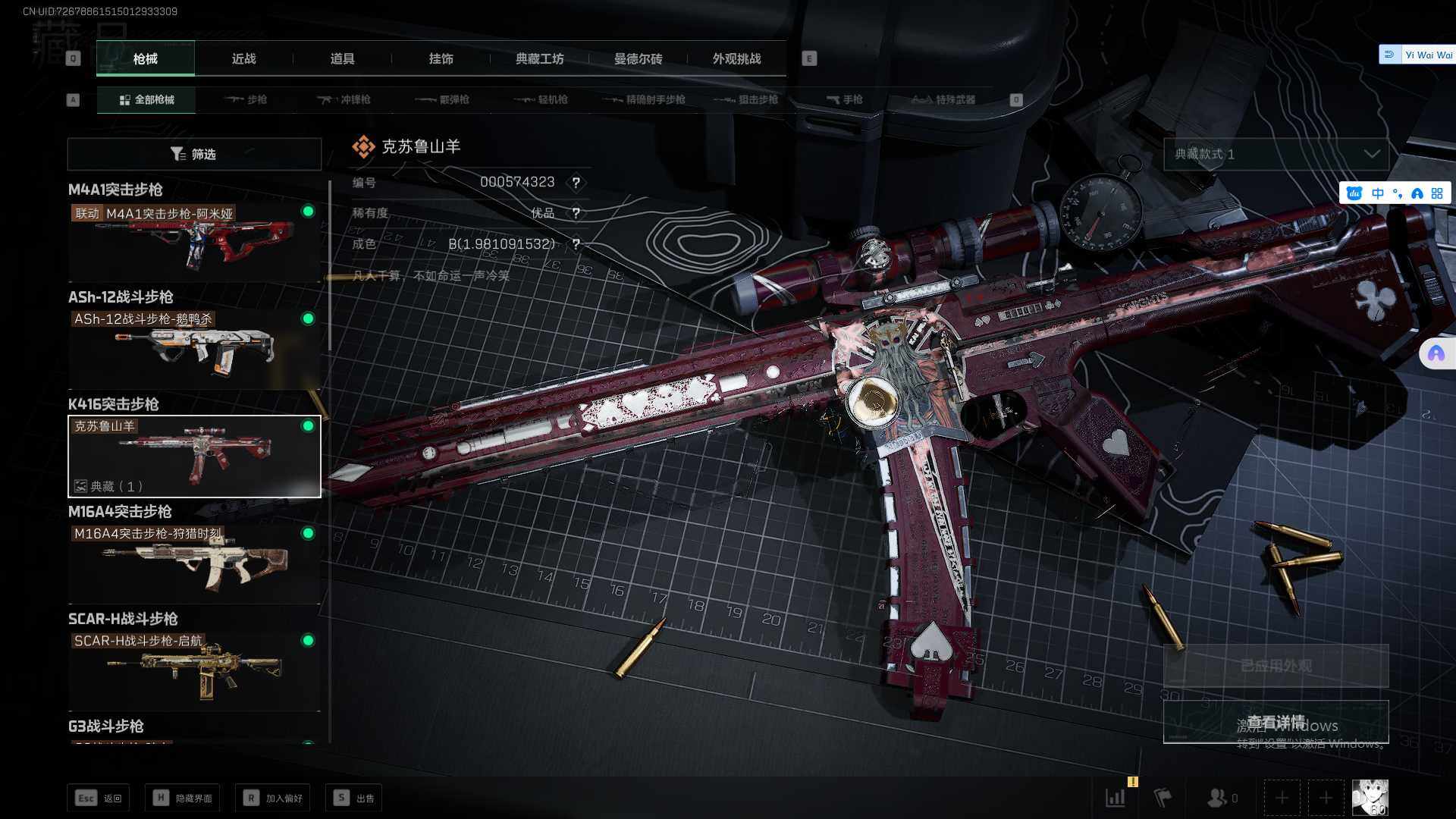Filter weapons by 步枪 rifles
Screen dimensions: 1456x819
click(246, 99)
